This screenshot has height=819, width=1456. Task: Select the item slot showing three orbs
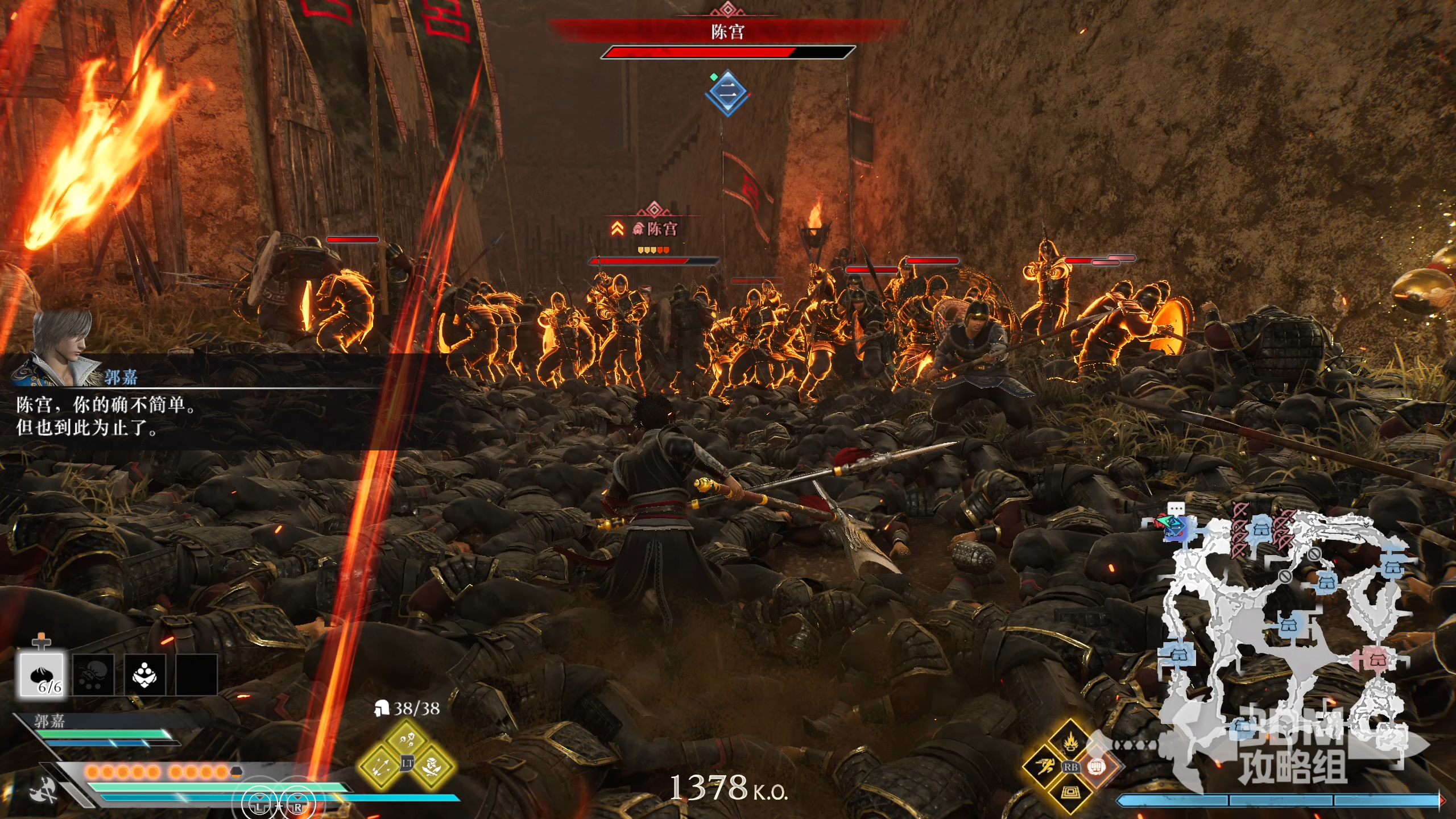[x=145, y=675]
